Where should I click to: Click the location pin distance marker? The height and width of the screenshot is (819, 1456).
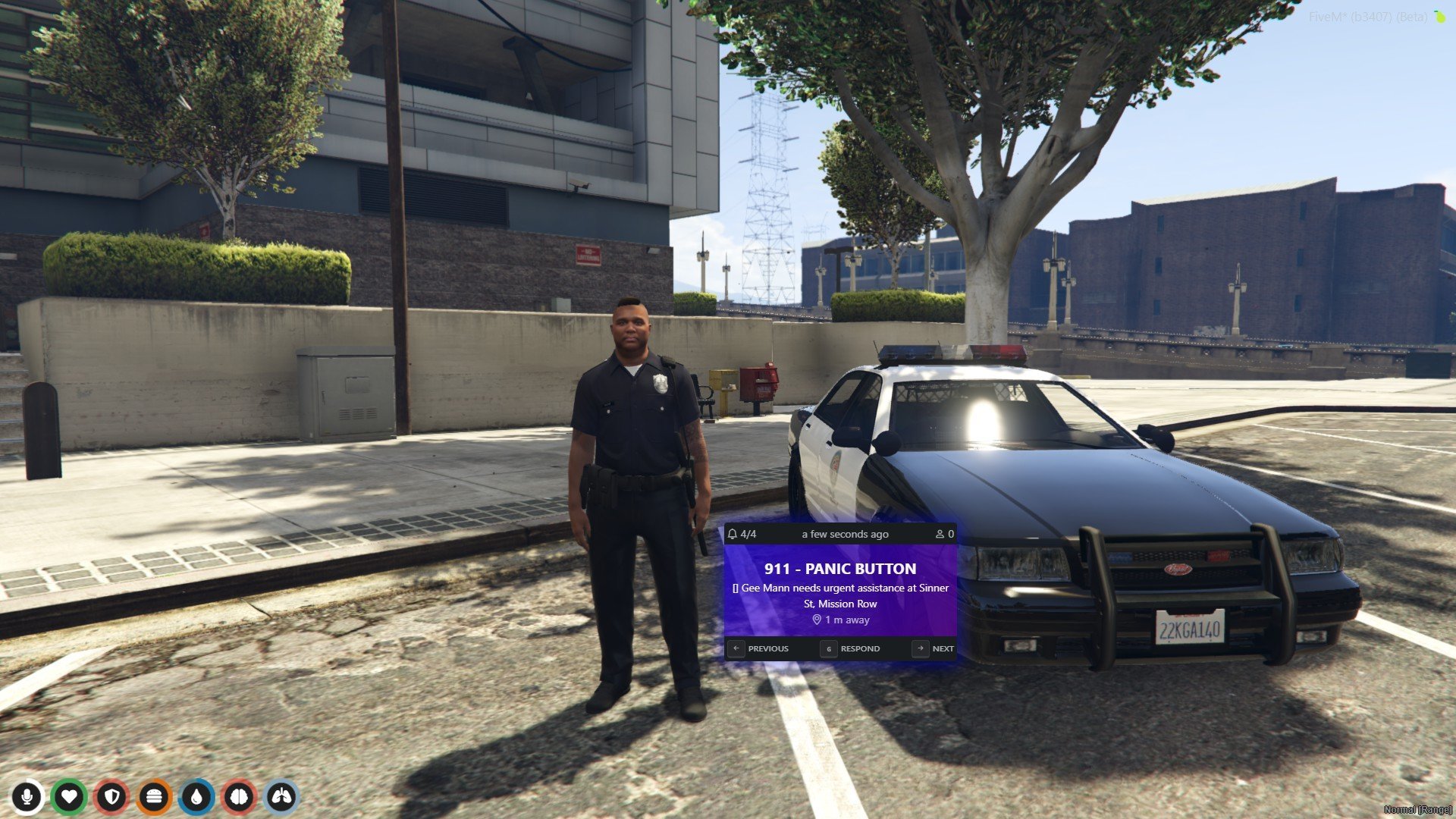(x=817, y=620)
